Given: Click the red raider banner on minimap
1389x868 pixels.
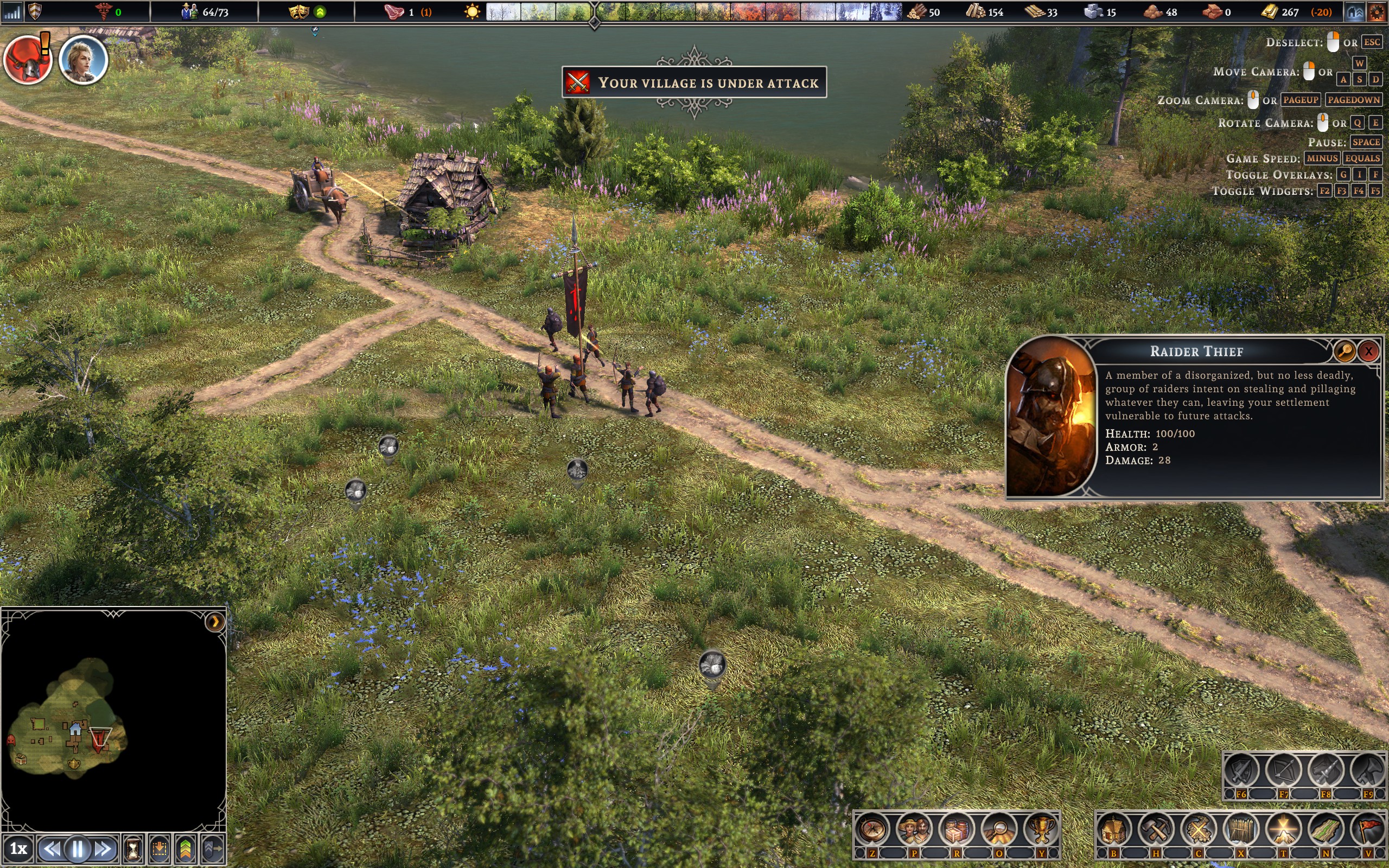Looking at the screenshot, I should pos(100,738).
